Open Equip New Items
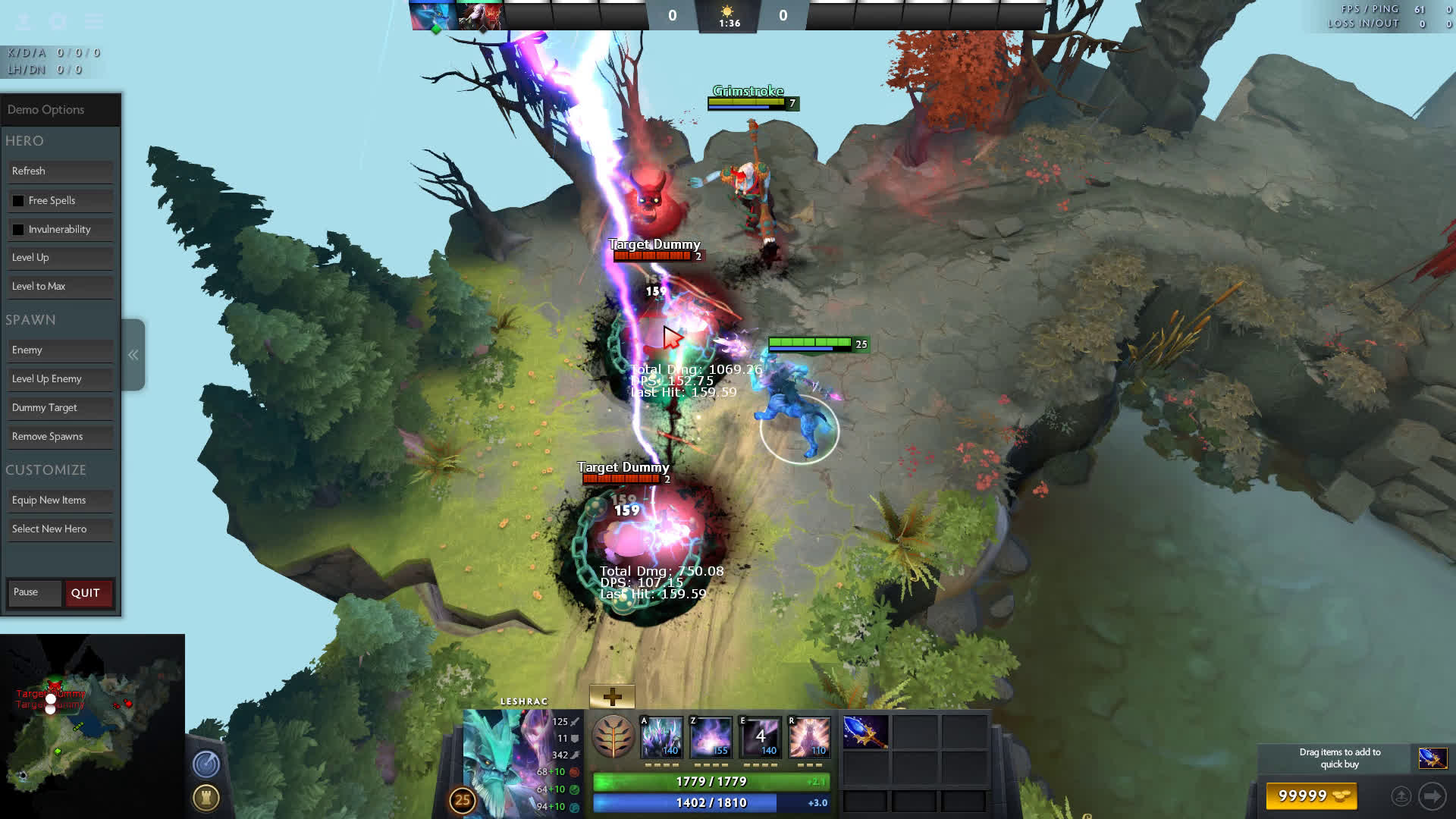This screenshot has width=1456, height=819. (x=60, y=500)
